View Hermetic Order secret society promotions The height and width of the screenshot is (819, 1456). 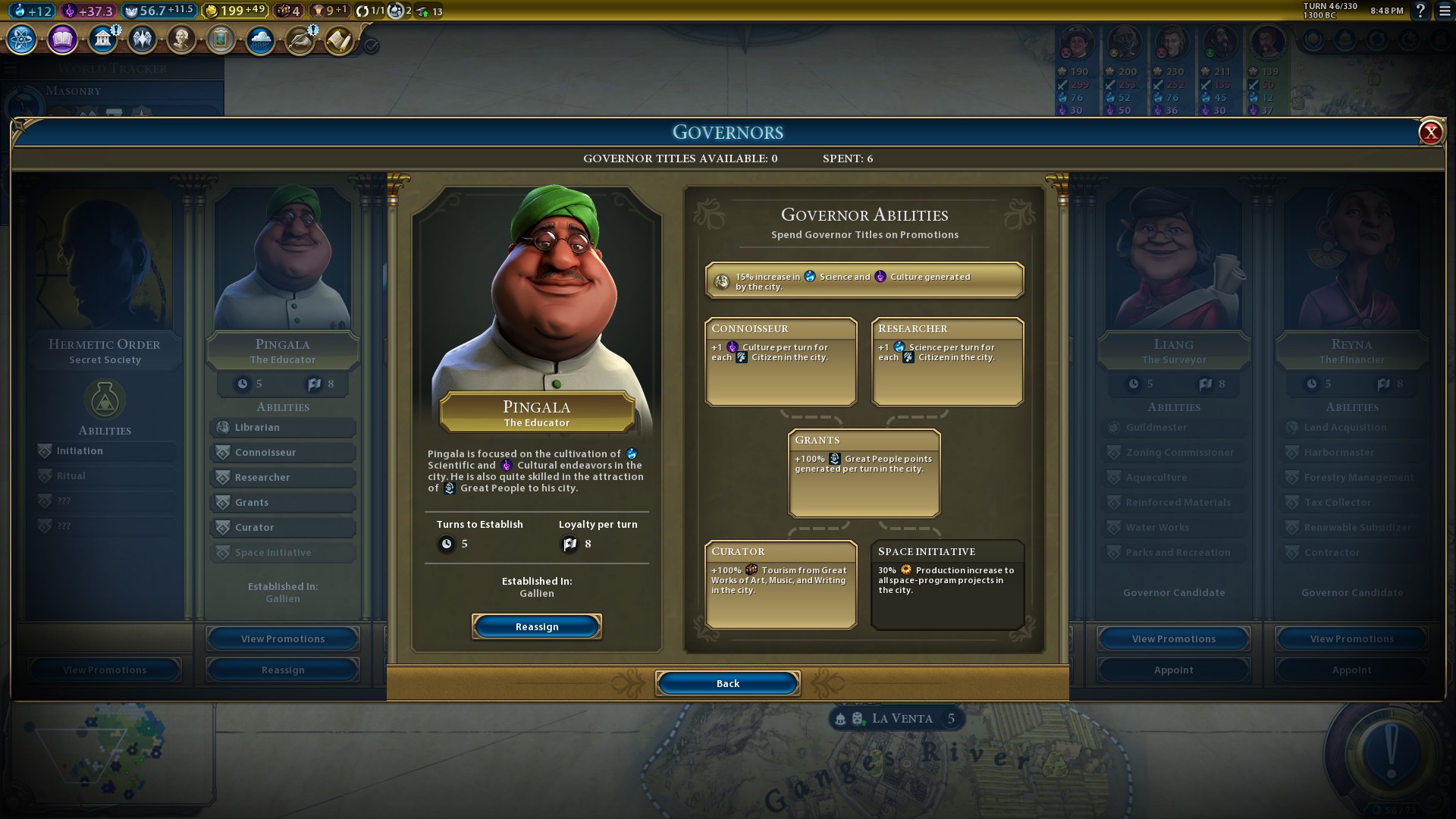point(105,670)
